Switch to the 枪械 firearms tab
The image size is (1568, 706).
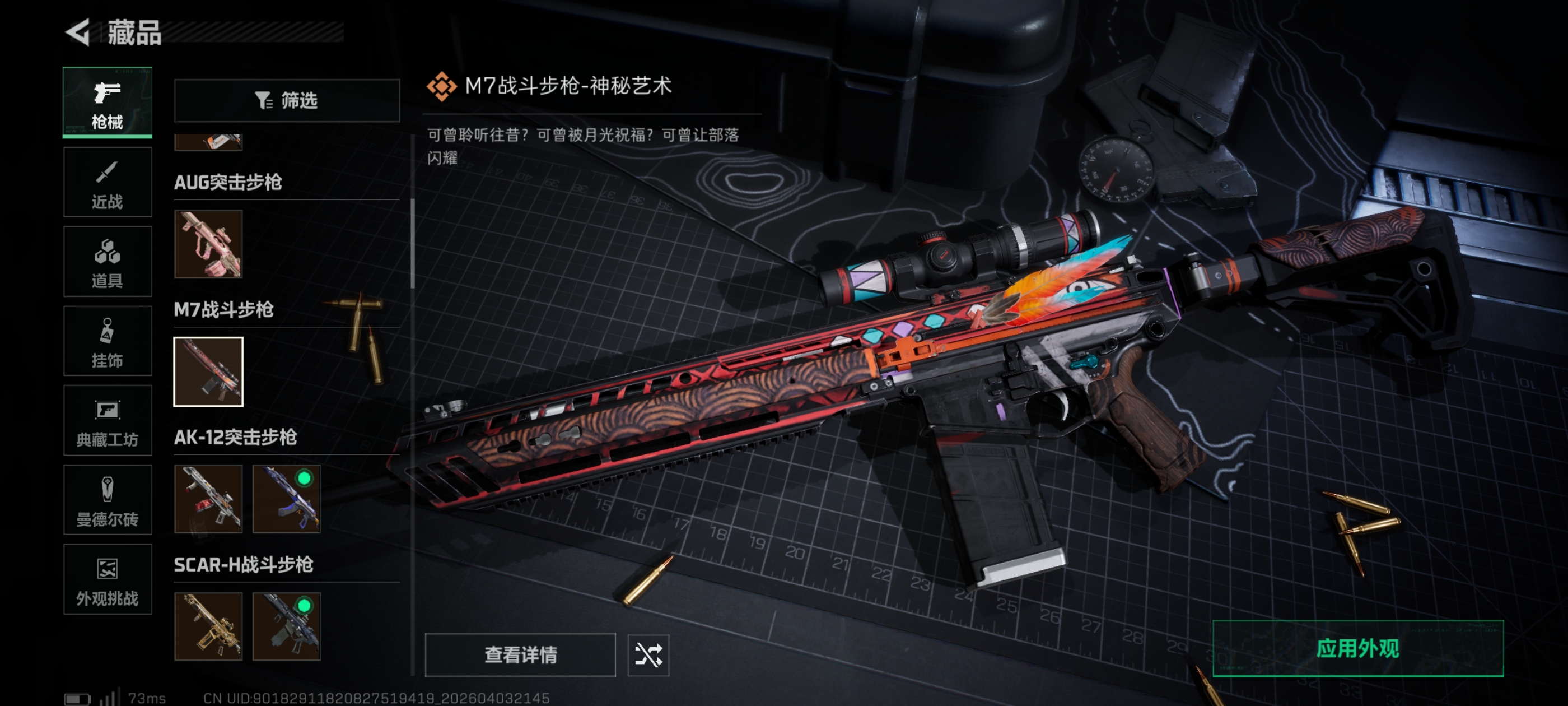pos(107,103)
